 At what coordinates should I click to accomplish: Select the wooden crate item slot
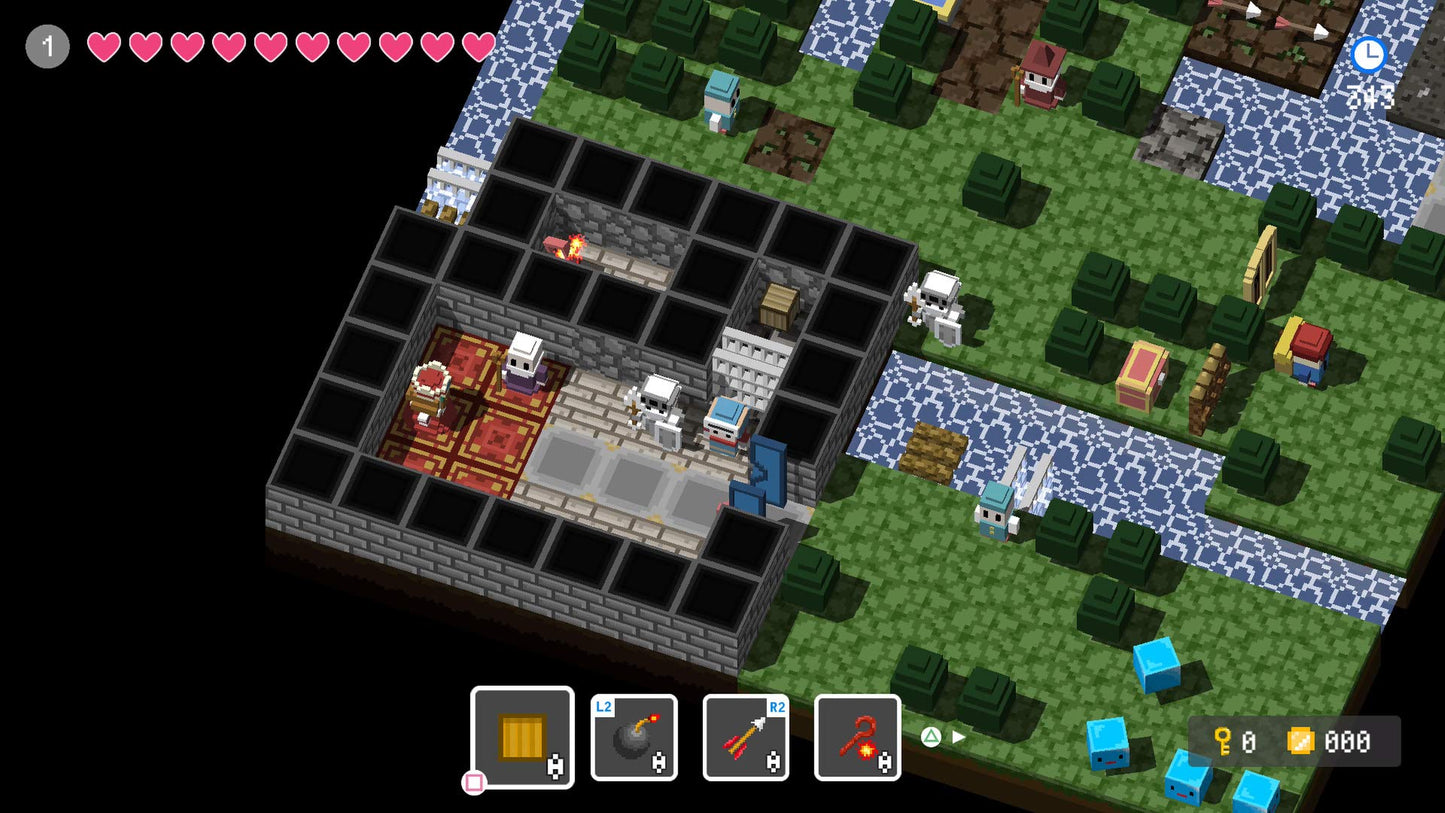(521, 737)
